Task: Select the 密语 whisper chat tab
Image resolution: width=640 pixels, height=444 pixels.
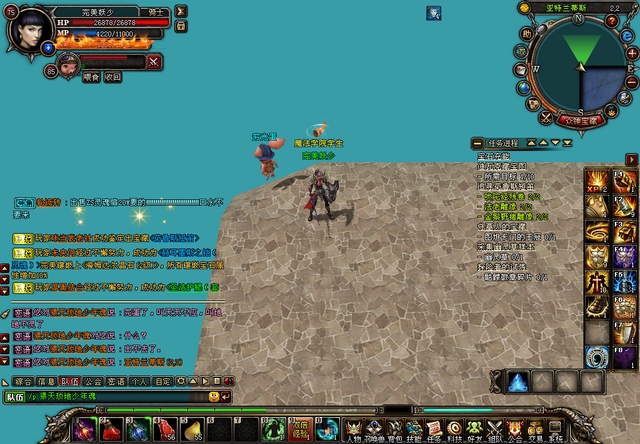Action: tap(115, 381)
